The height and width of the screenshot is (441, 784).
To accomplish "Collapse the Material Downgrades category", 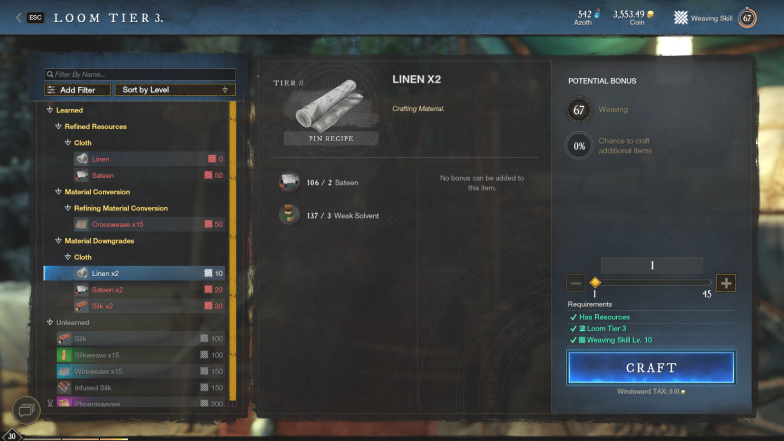I will click(x=57, y=241).
